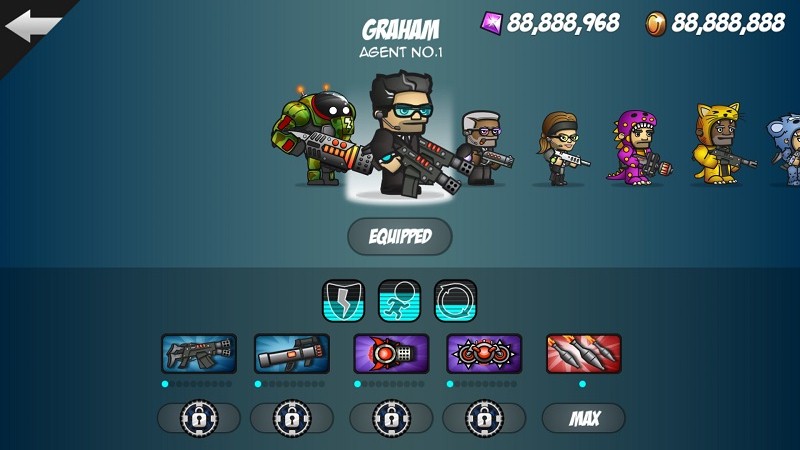Choose the yellow cat costume character

coord(717,144)
